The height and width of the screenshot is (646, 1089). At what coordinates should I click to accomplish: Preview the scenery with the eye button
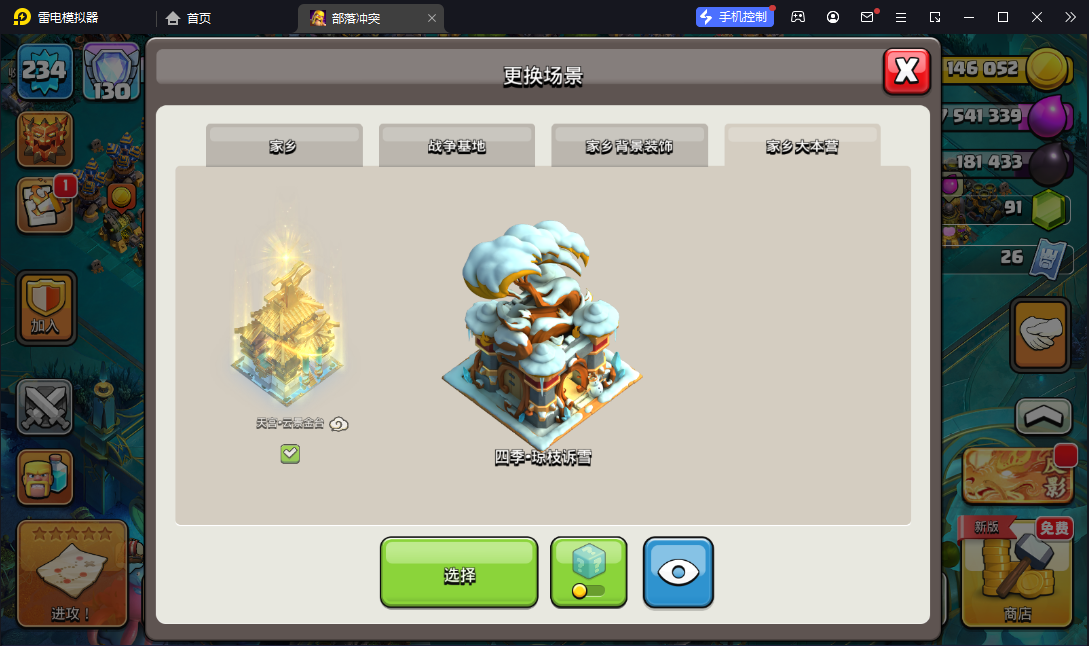[678, 572]
